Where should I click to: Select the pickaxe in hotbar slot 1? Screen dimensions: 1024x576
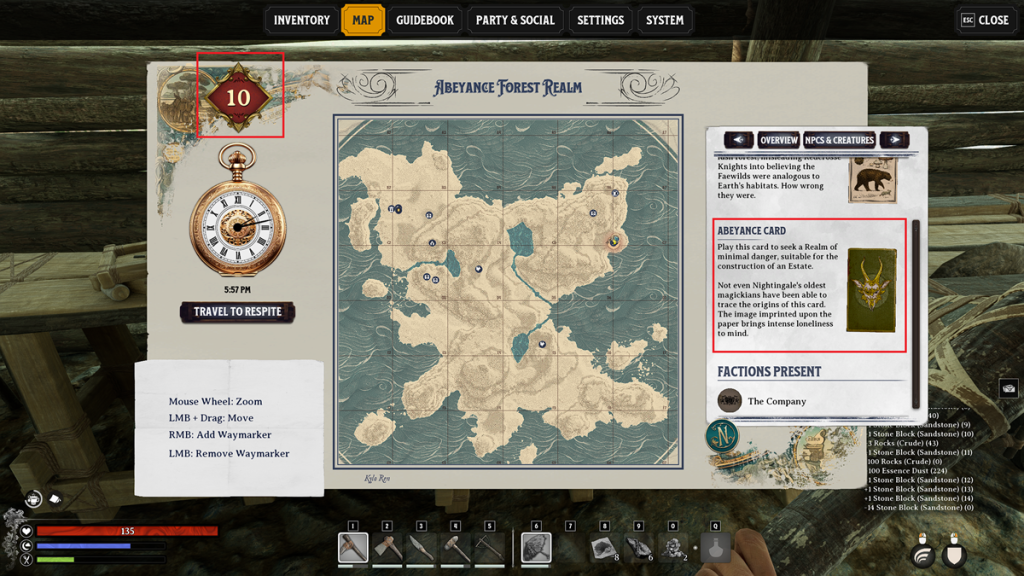click(x=353, y=547)
